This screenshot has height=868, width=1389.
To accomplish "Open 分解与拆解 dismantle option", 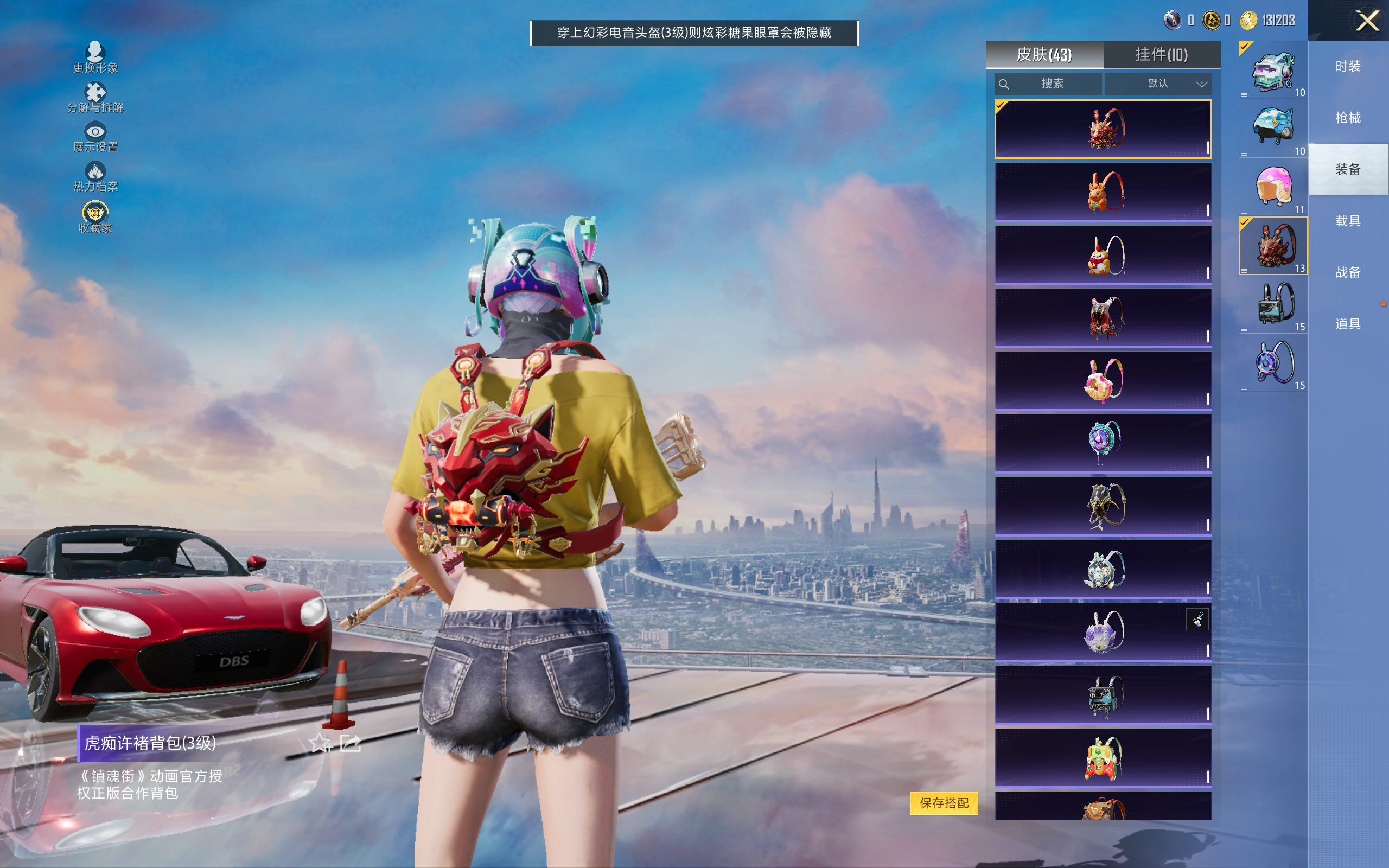I will click(x=95, y=98).
